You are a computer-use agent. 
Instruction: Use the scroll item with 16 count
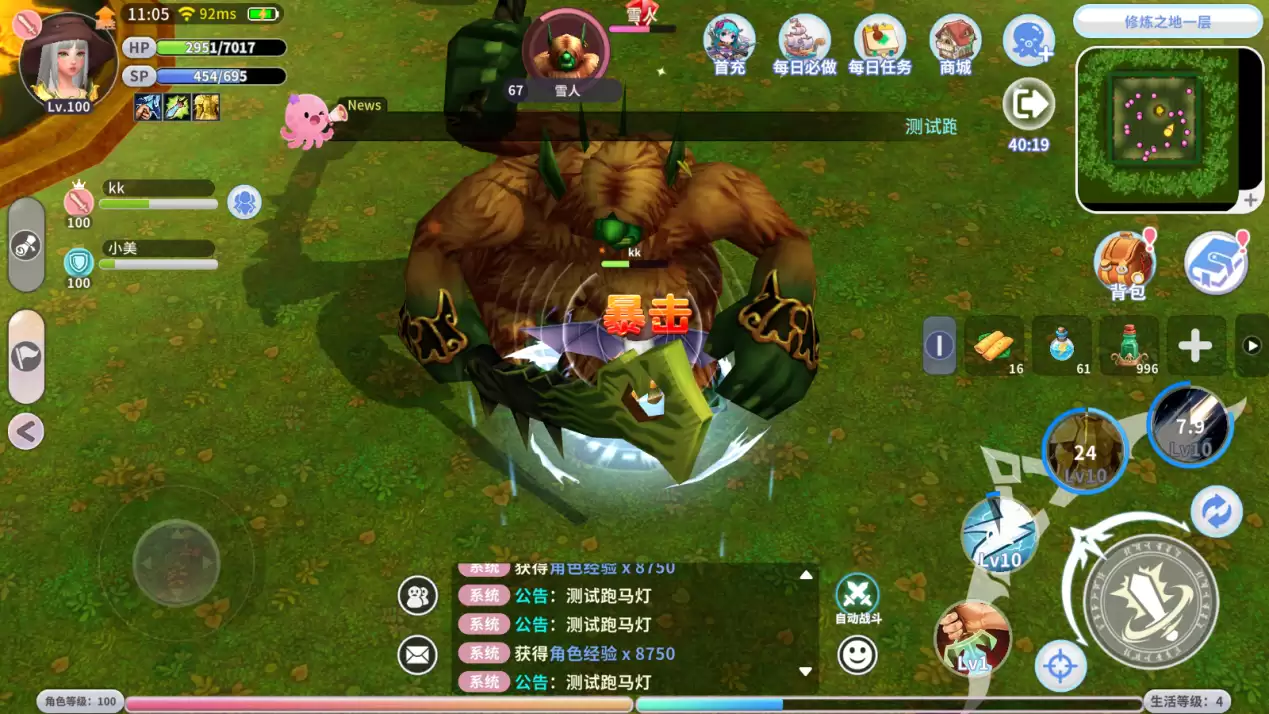coord(994,345)
